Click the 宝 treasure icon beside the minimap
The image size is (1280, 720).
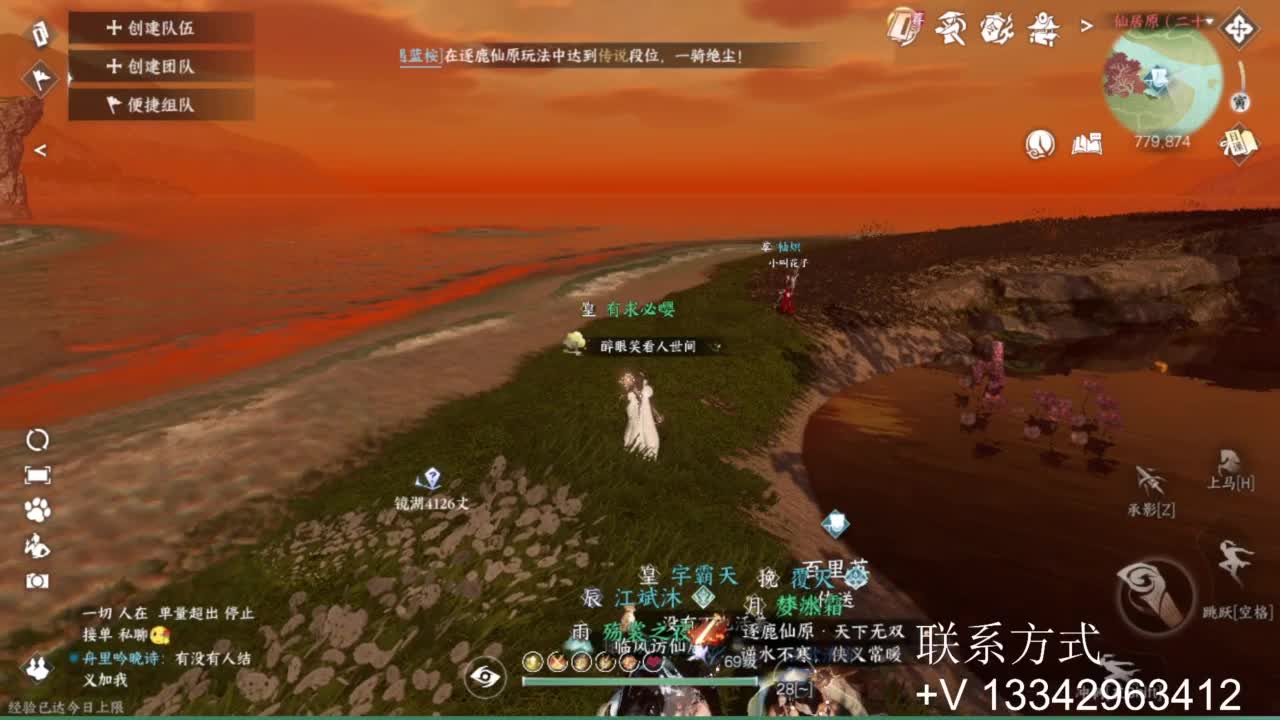pos(1240,103)
